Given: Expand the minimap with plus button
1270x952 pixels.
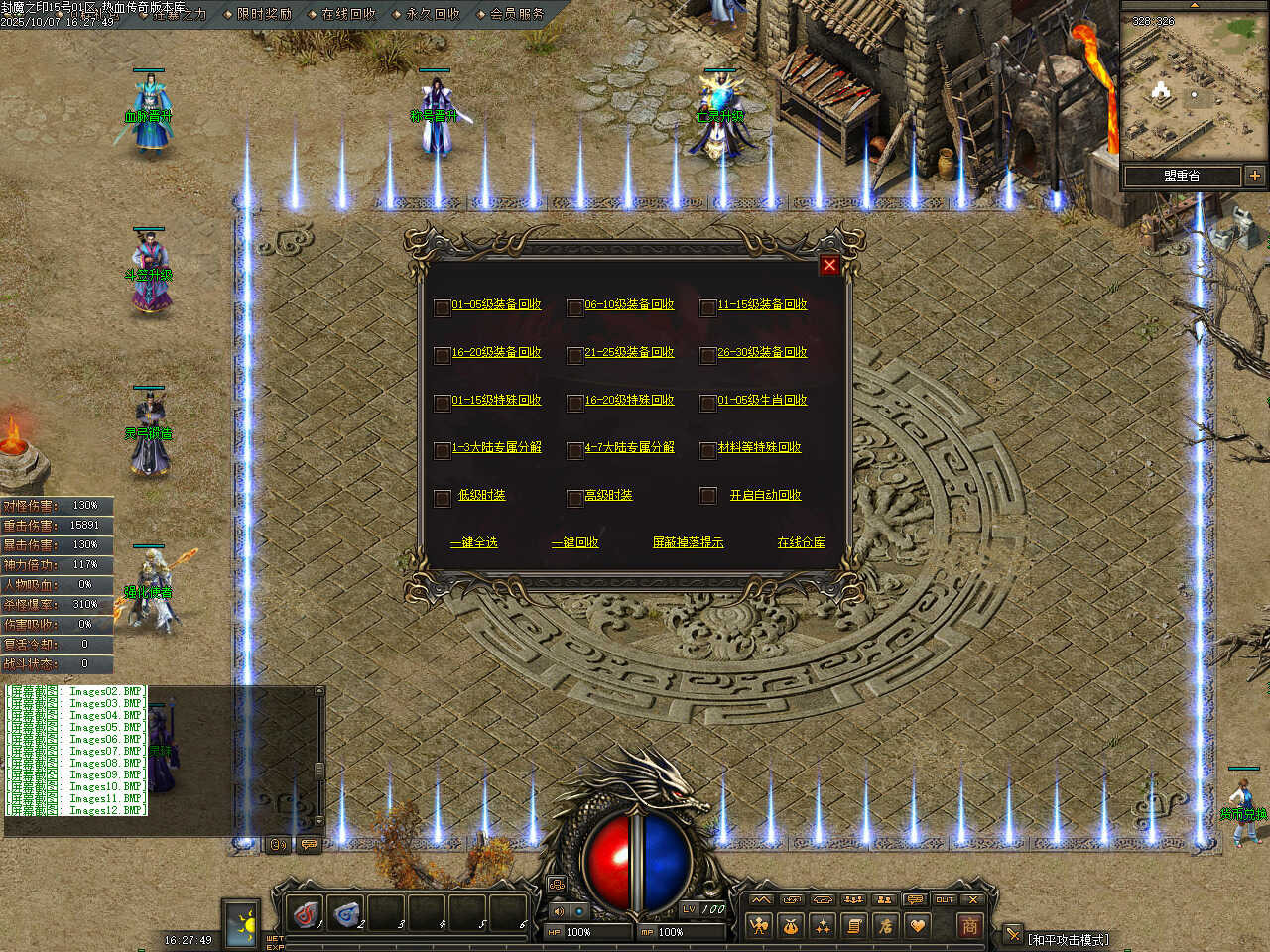Looking at the screenshot, I should pyautogui.click(x=1255, y=176).
